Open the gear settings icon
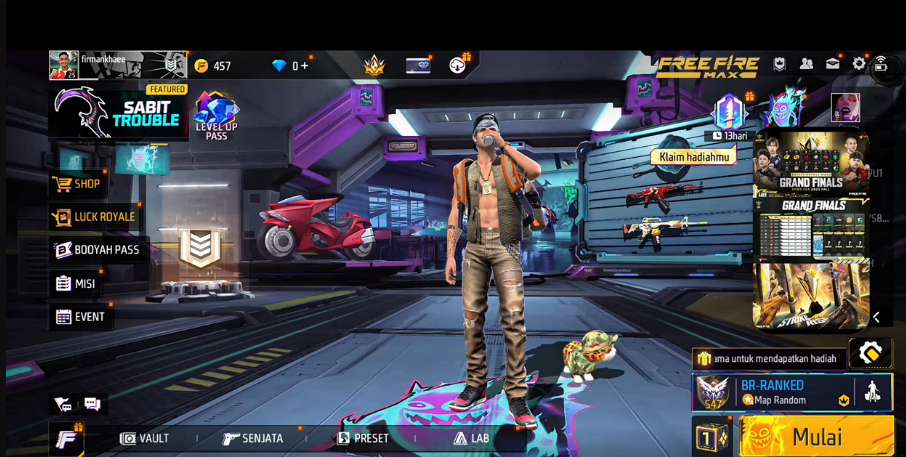This screenshot has height=457, width=906. tap(858, 64)
